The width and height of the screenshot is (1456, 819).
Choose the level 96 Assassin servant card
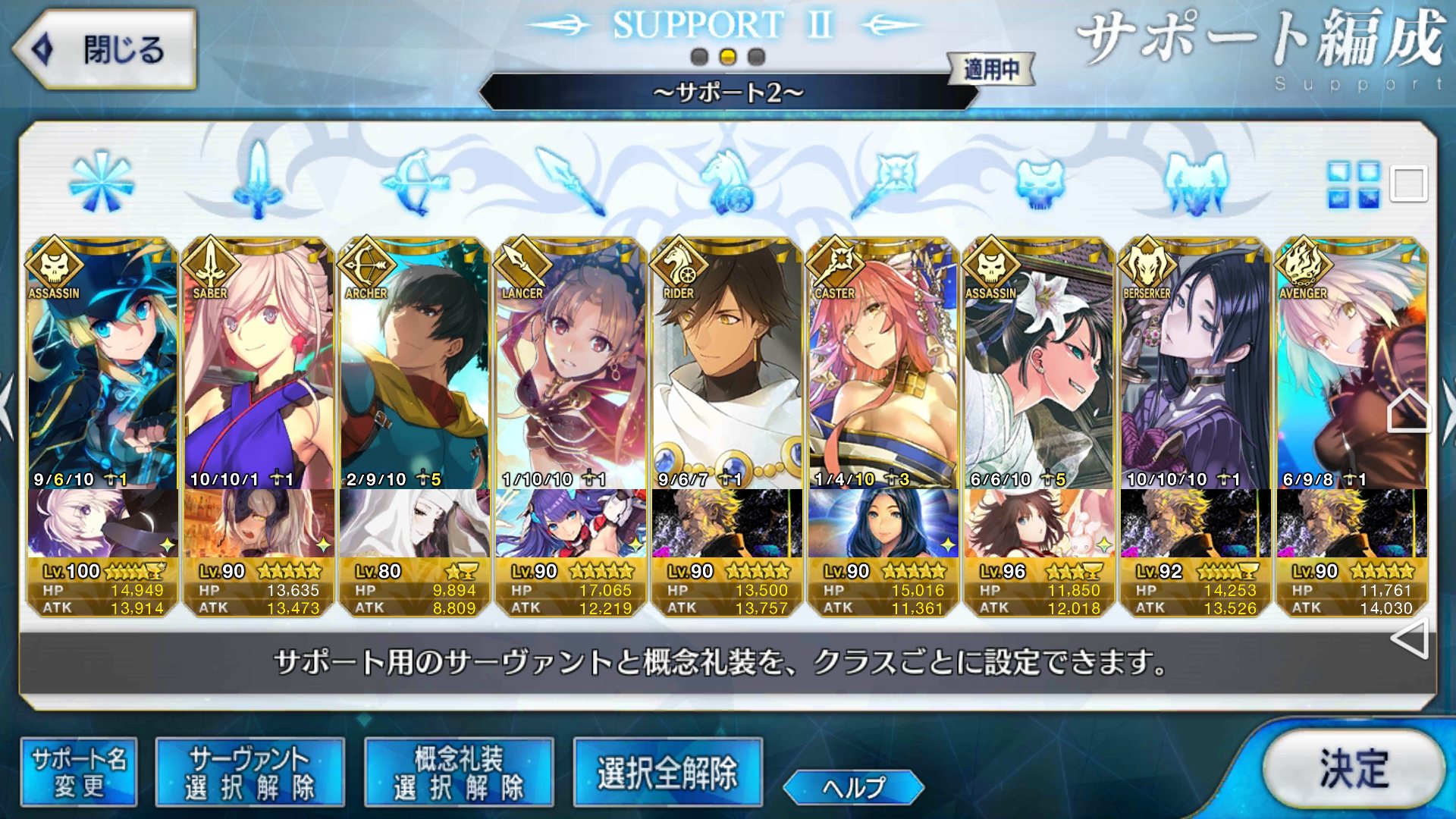pos(1040,364)
